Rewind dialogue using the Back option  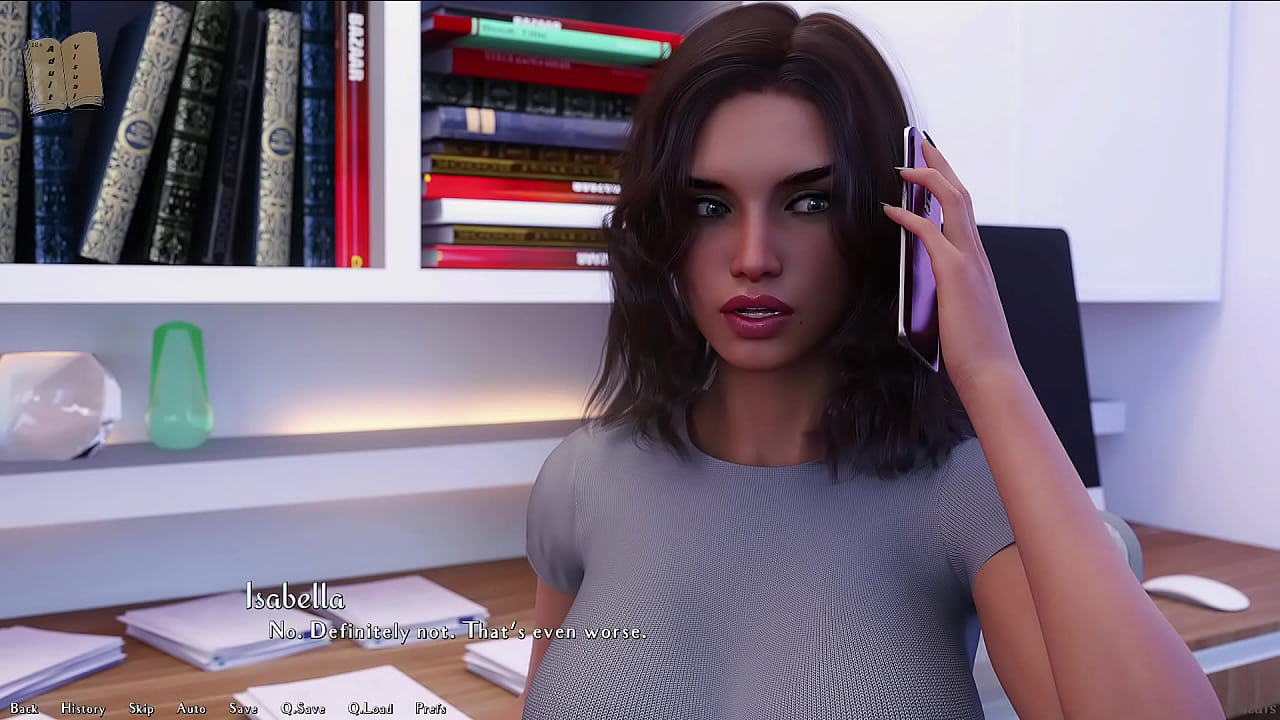coord(23,708)
